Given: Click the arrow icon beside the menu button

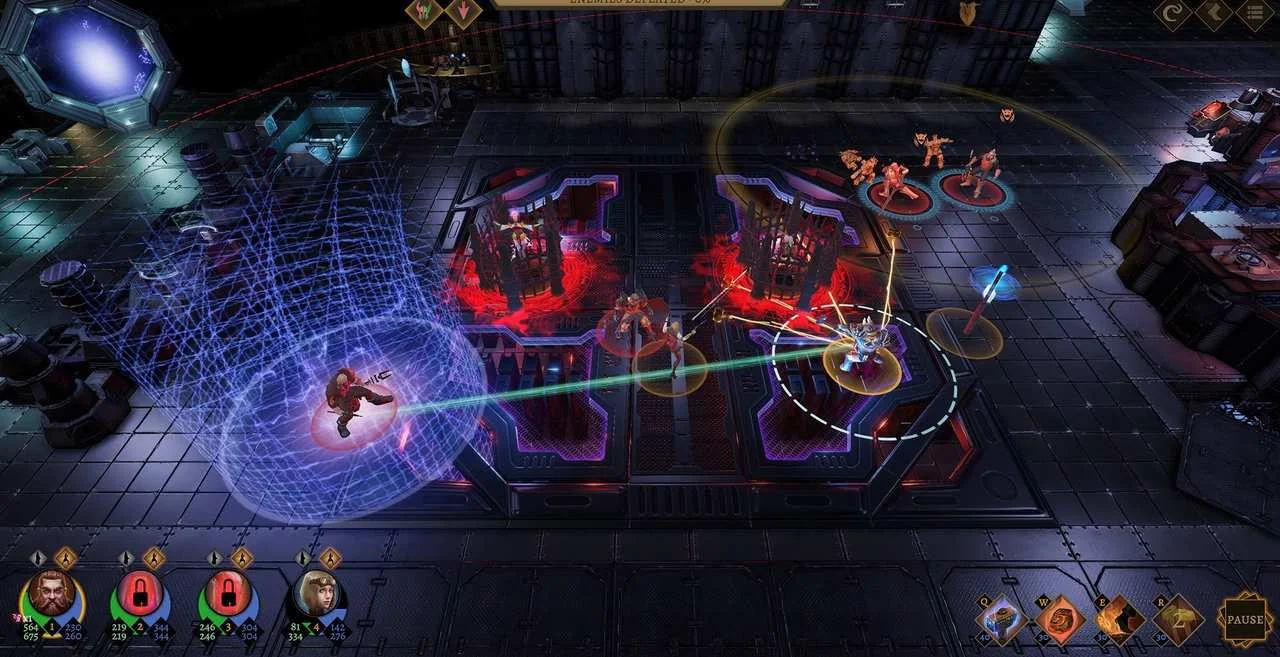Looking at the screenshot, I should pyautogui.click(x=1214, y=14).
